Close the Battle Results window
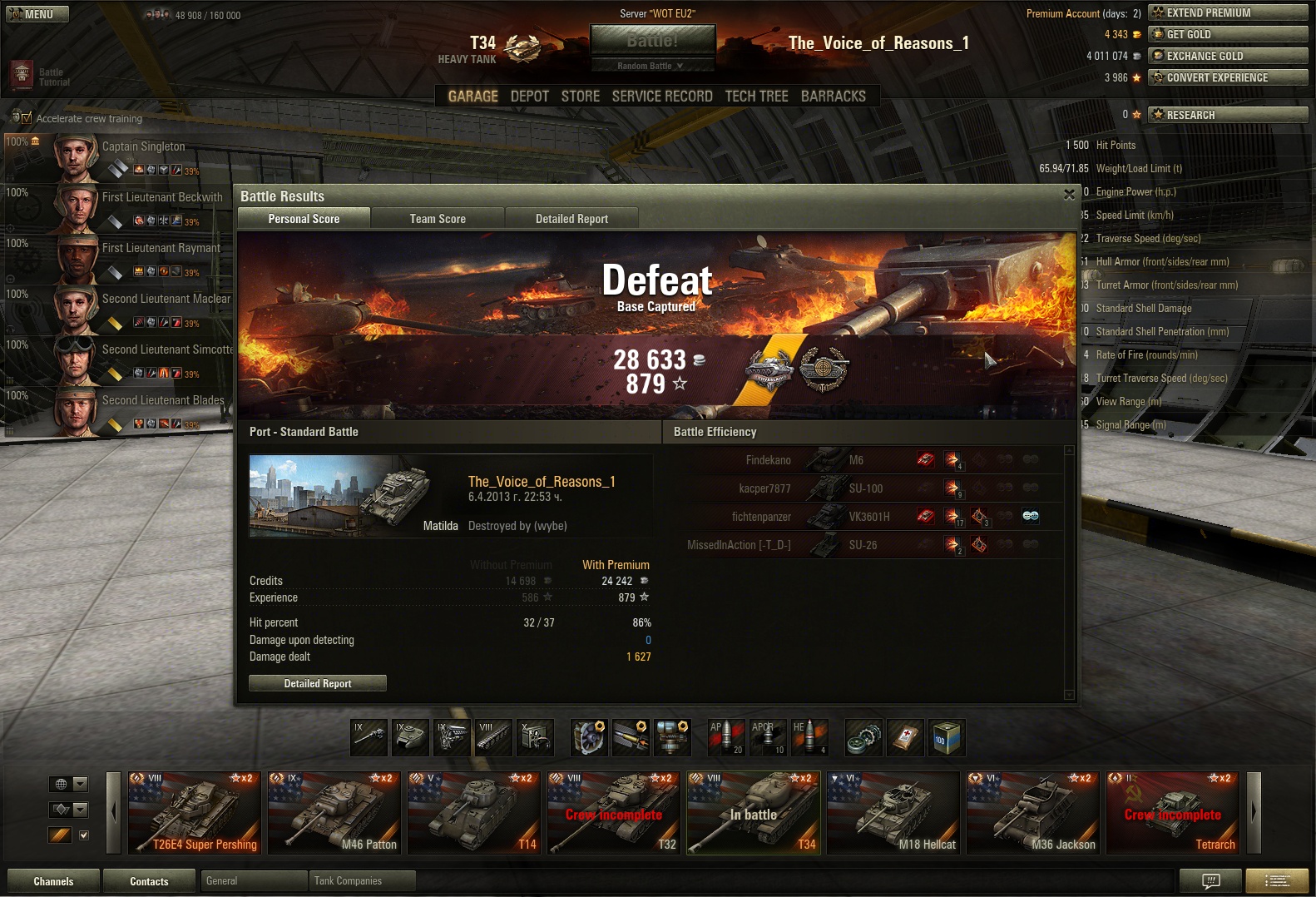1316x897 pixels. pos(1069,195)
